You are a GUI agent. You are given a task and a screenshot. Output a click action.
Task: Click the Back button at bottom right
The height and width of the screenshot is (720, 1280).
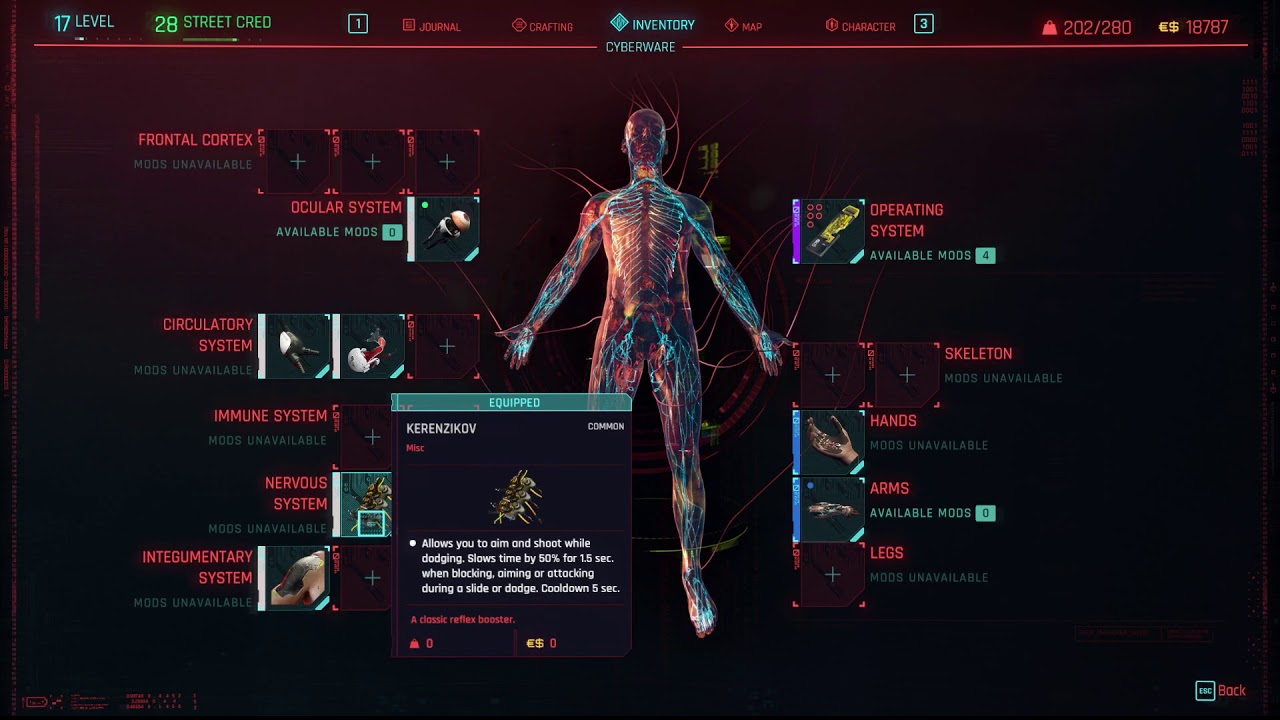[1220, 690]
